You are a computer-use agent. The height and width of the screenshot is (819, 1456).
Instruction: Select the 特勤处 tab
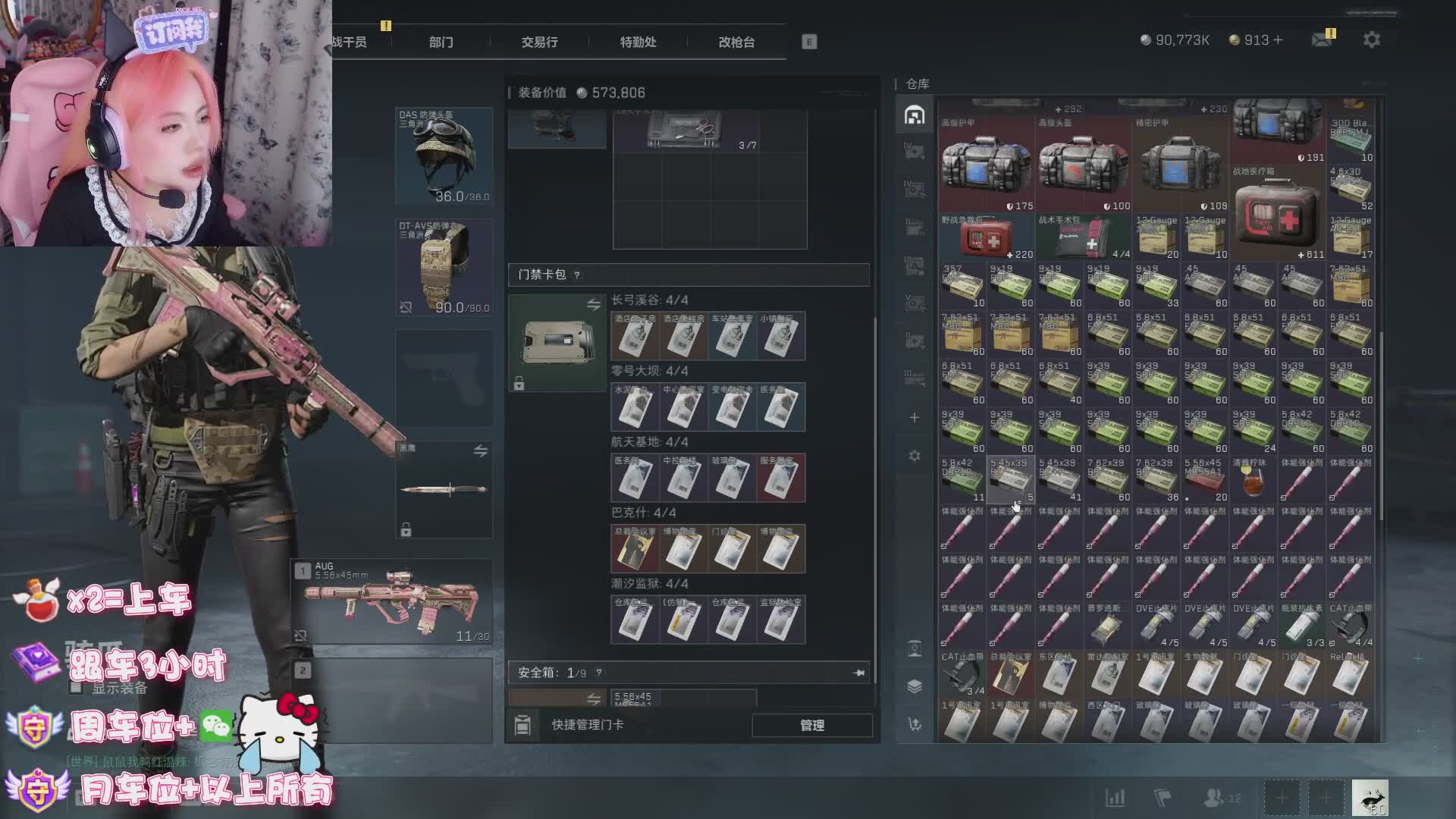[638, 42]
